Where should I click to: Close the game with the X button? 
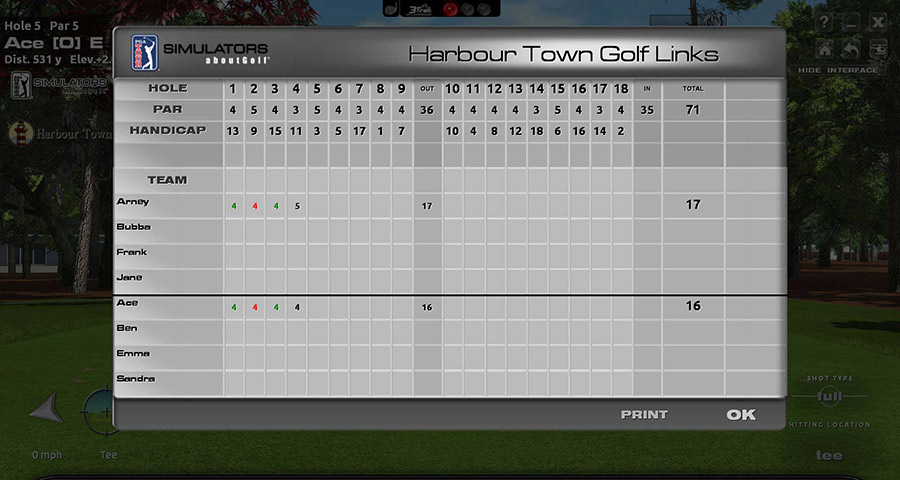pyautogui.click(x=877, y=22)
